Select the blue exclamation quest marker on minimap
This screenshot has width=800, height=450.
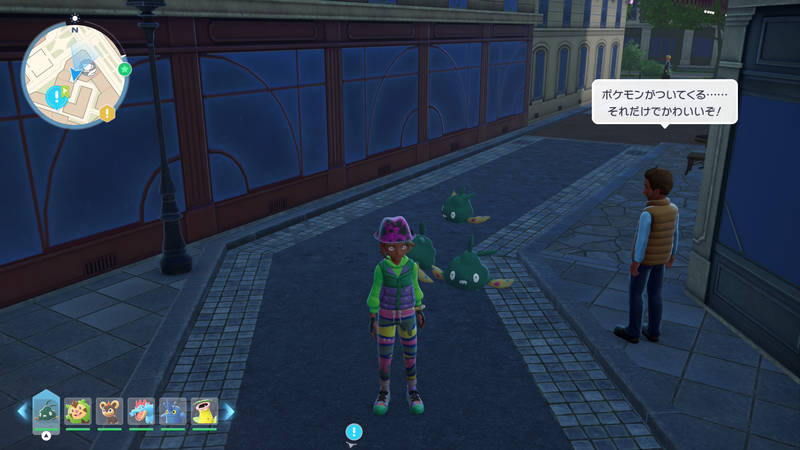click(x=55, y=96)
